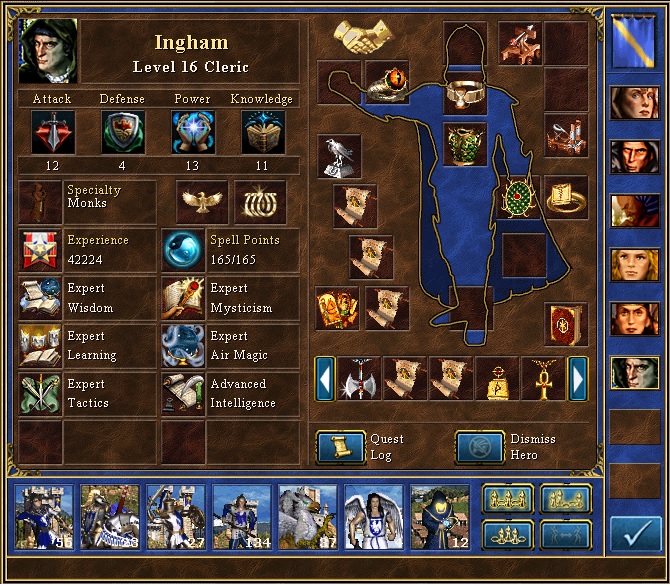Click Ingham's hero portrait
Image resolution: width=670 pixels, height=586 pixels.
[x=48, y=50]
